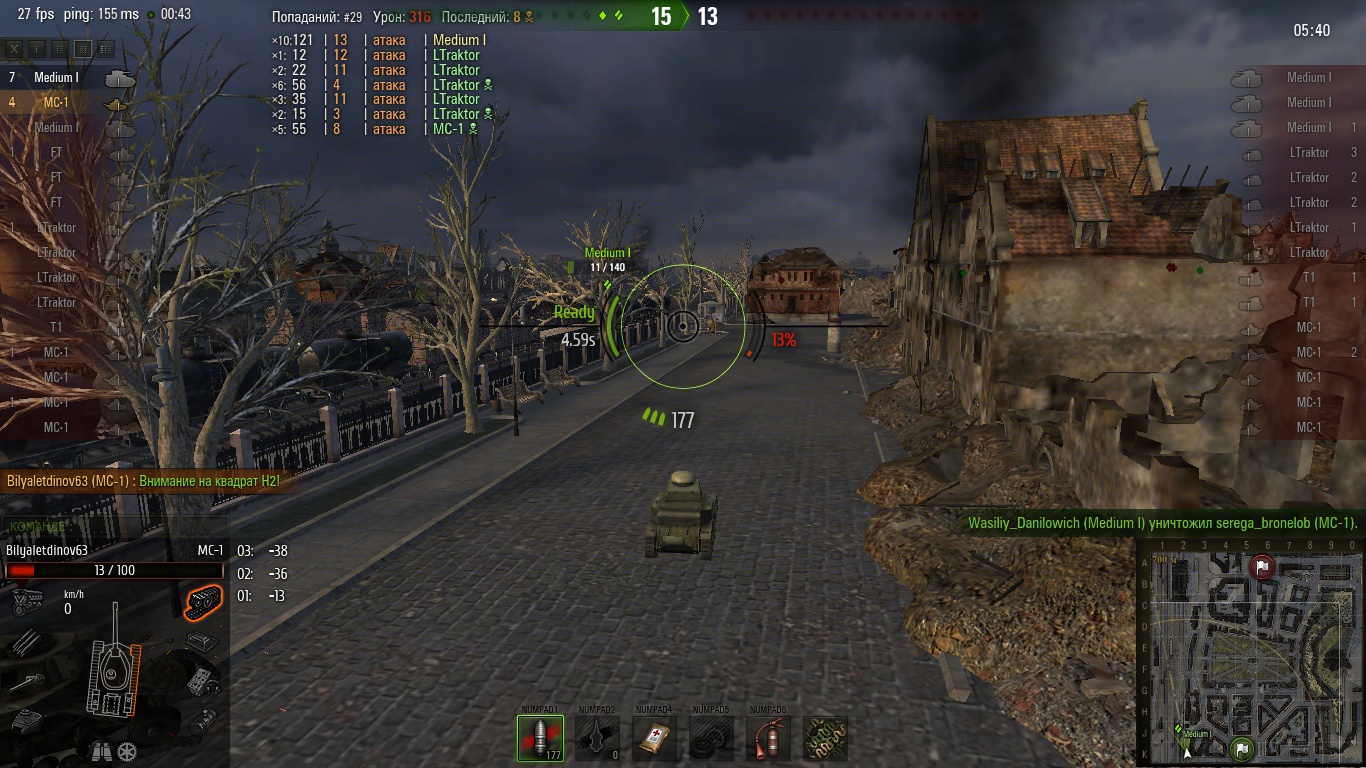
Task: Select the empty second shell slot
Action: [x=597, y=738]
